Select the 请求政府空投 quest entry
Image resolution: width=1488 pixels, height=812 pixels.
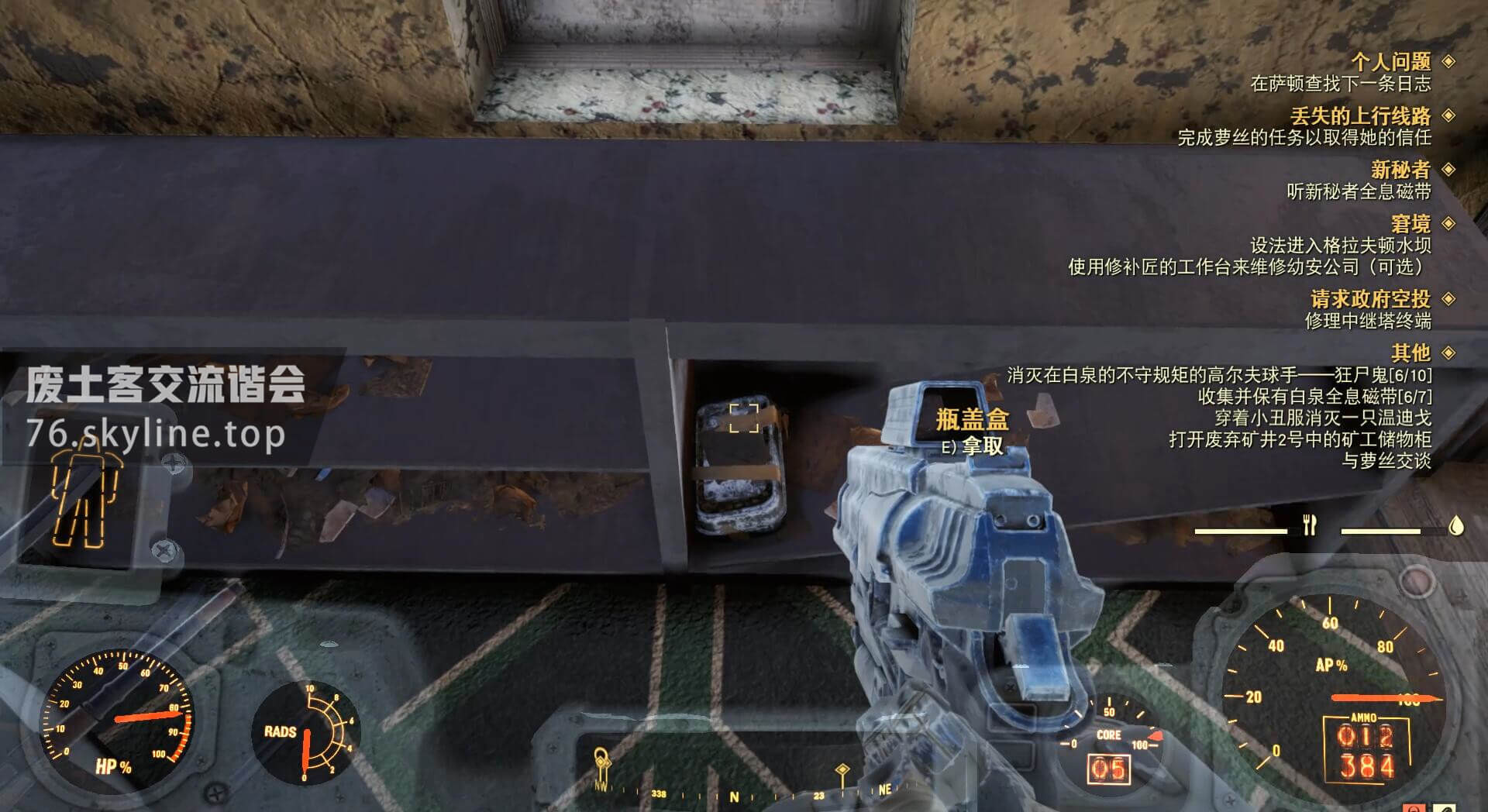pyautogui.click(x=1369, y=299)
